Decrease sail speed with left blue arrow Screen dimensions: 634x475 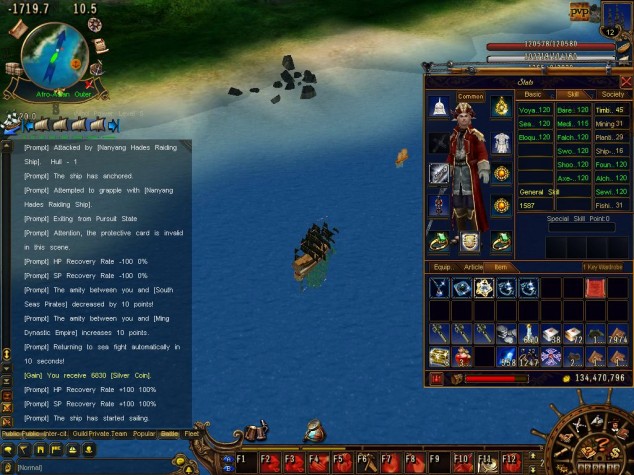click(29, 126)
